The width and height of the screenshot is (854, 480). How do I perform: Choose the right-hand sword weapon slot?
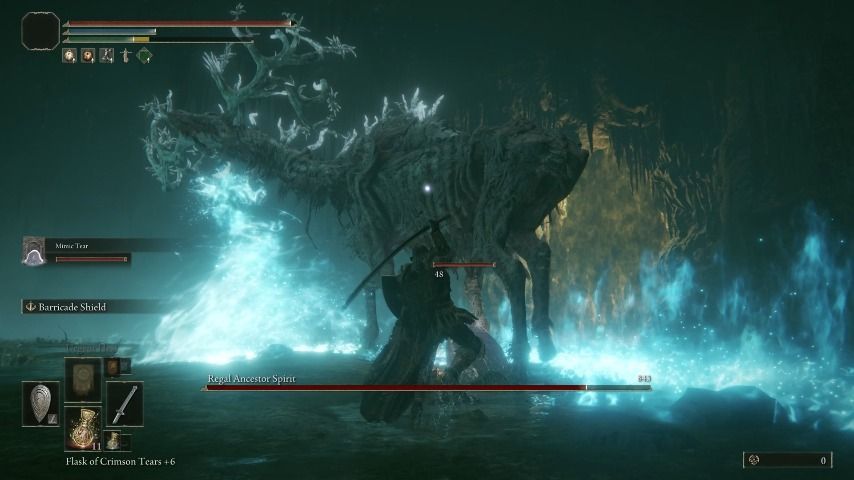(124, 403)
